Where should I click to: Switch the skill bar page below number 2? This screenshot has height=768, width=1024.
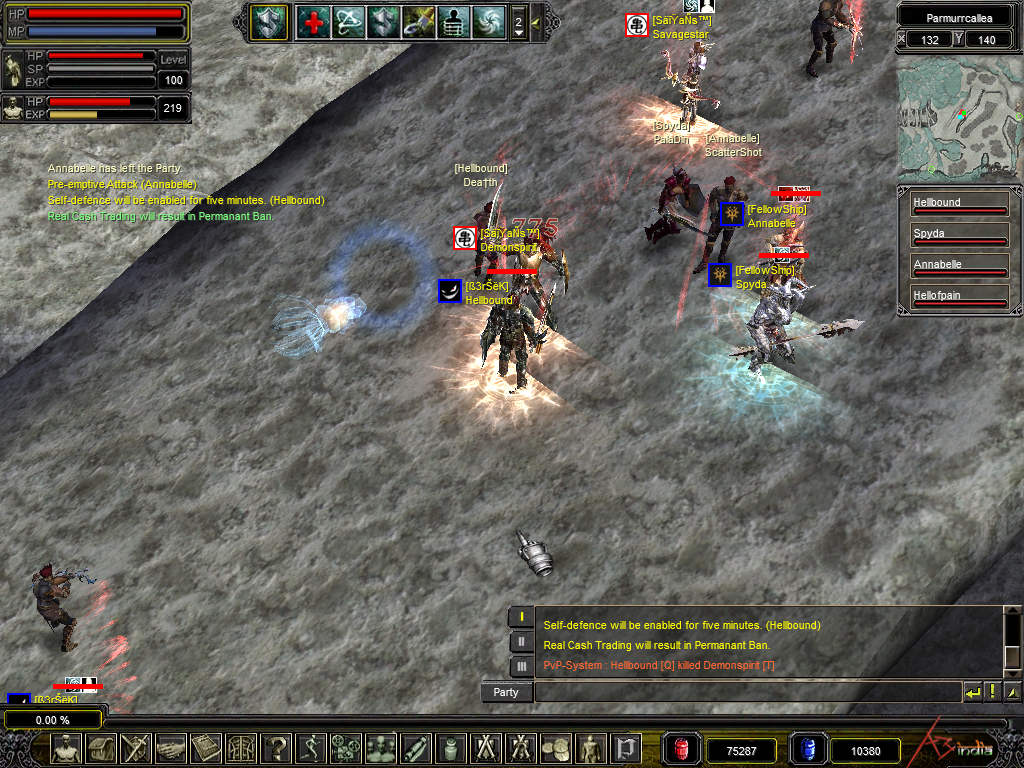point(518,33)
